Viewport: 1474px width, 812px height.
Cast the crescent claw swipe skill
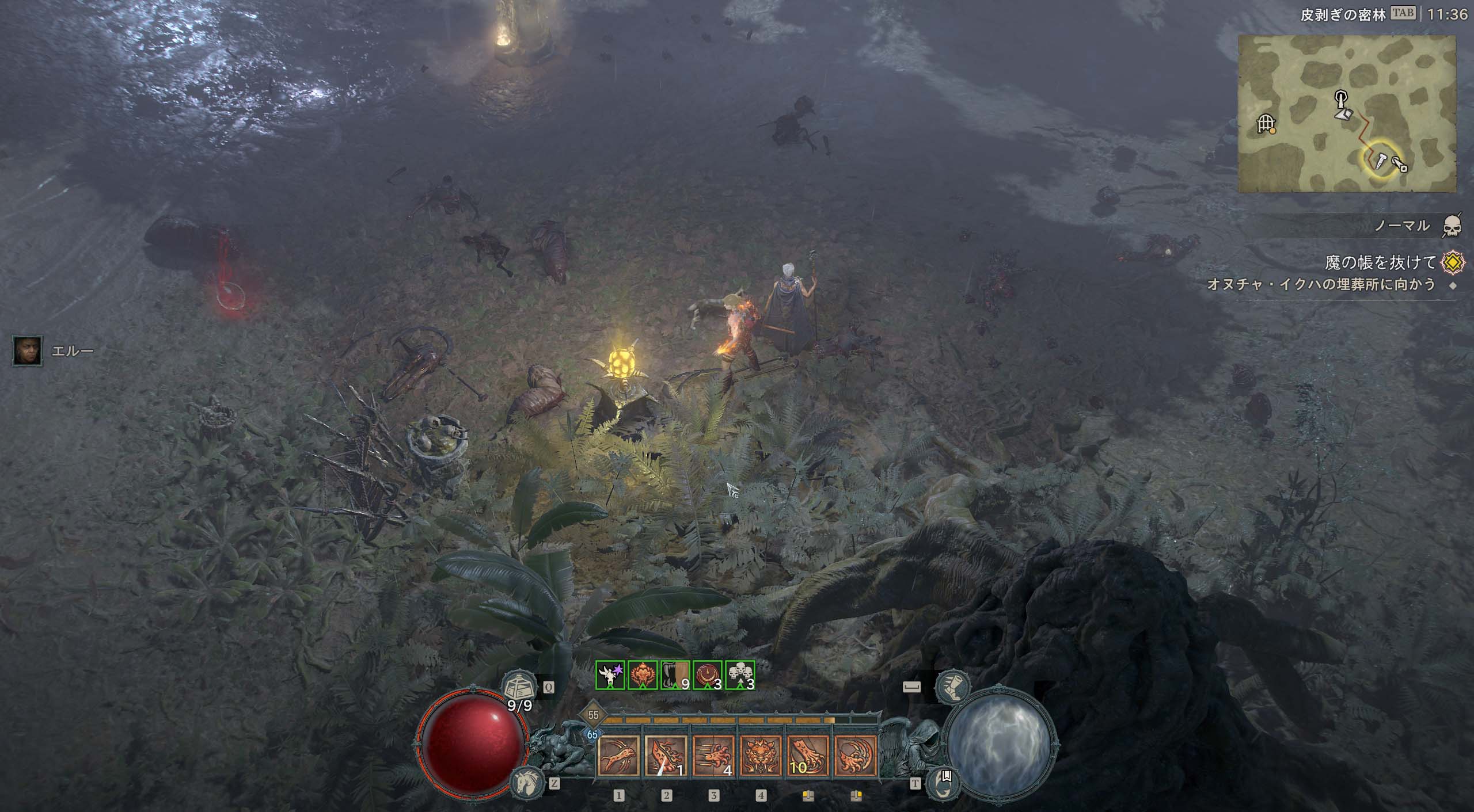(x=855, y=755)
